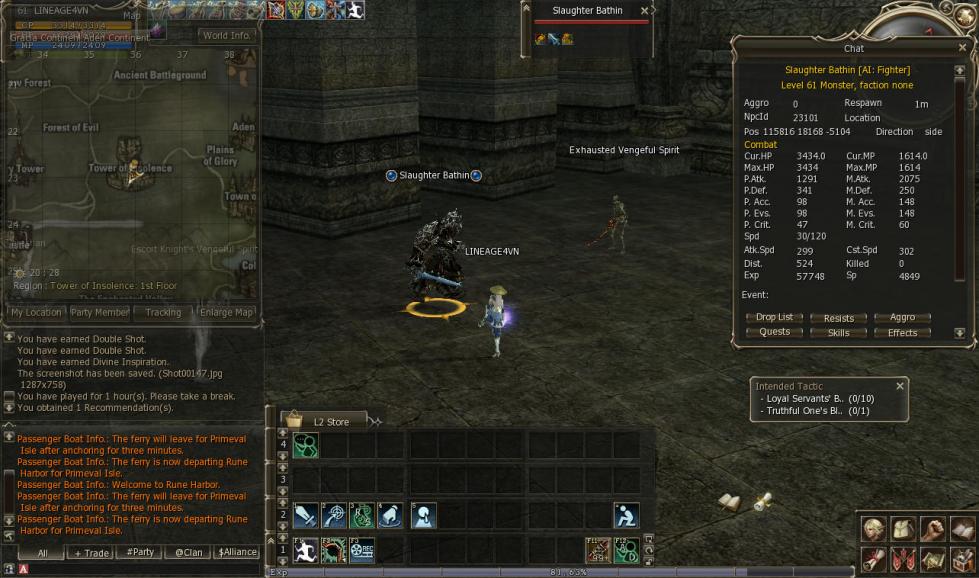This screenshot has height=578, width=979.
Task: Show the monster's Resists
Action: [838, 318]
